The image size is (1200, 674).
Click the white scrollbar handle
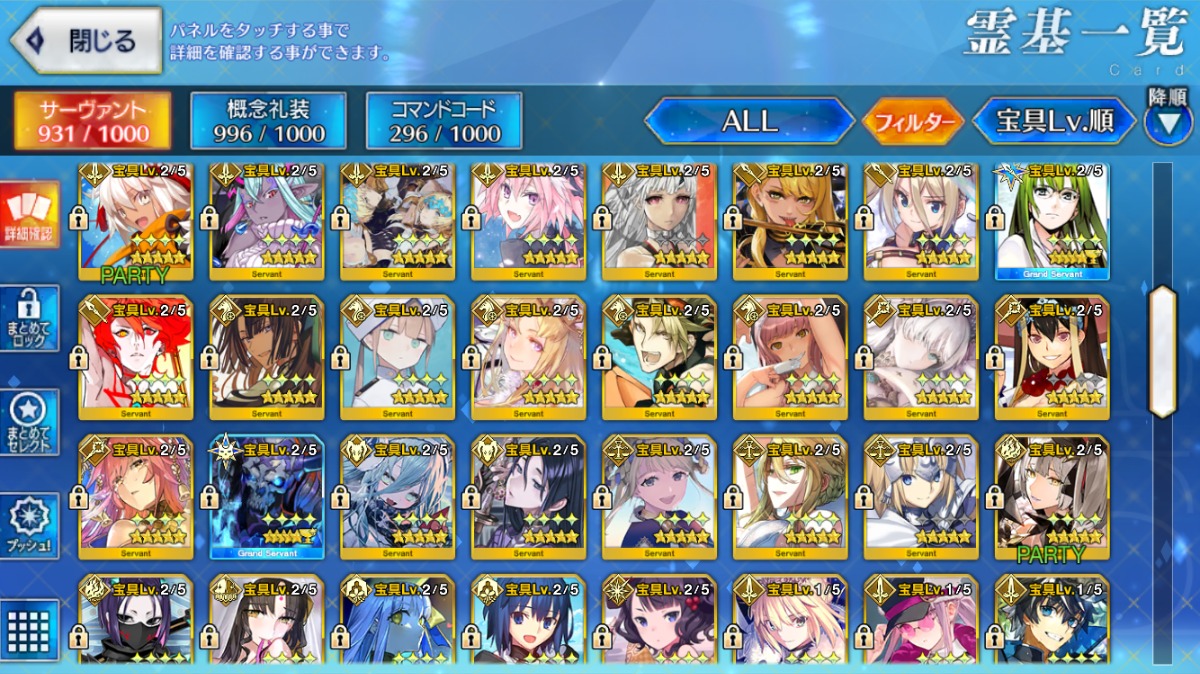tap(1162, 350)
